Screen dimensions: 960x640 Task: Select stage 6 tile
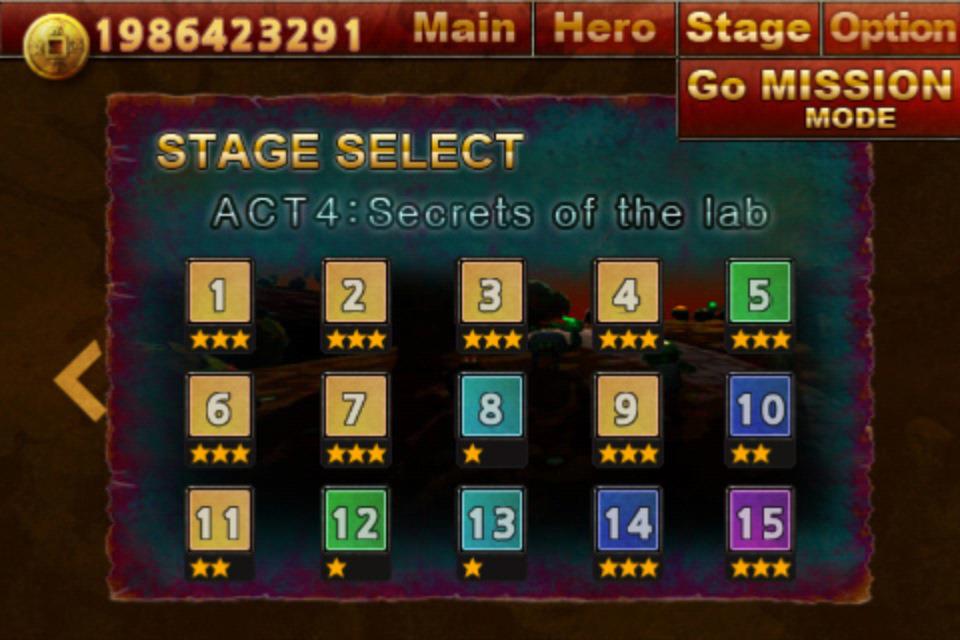pos(219,407)
